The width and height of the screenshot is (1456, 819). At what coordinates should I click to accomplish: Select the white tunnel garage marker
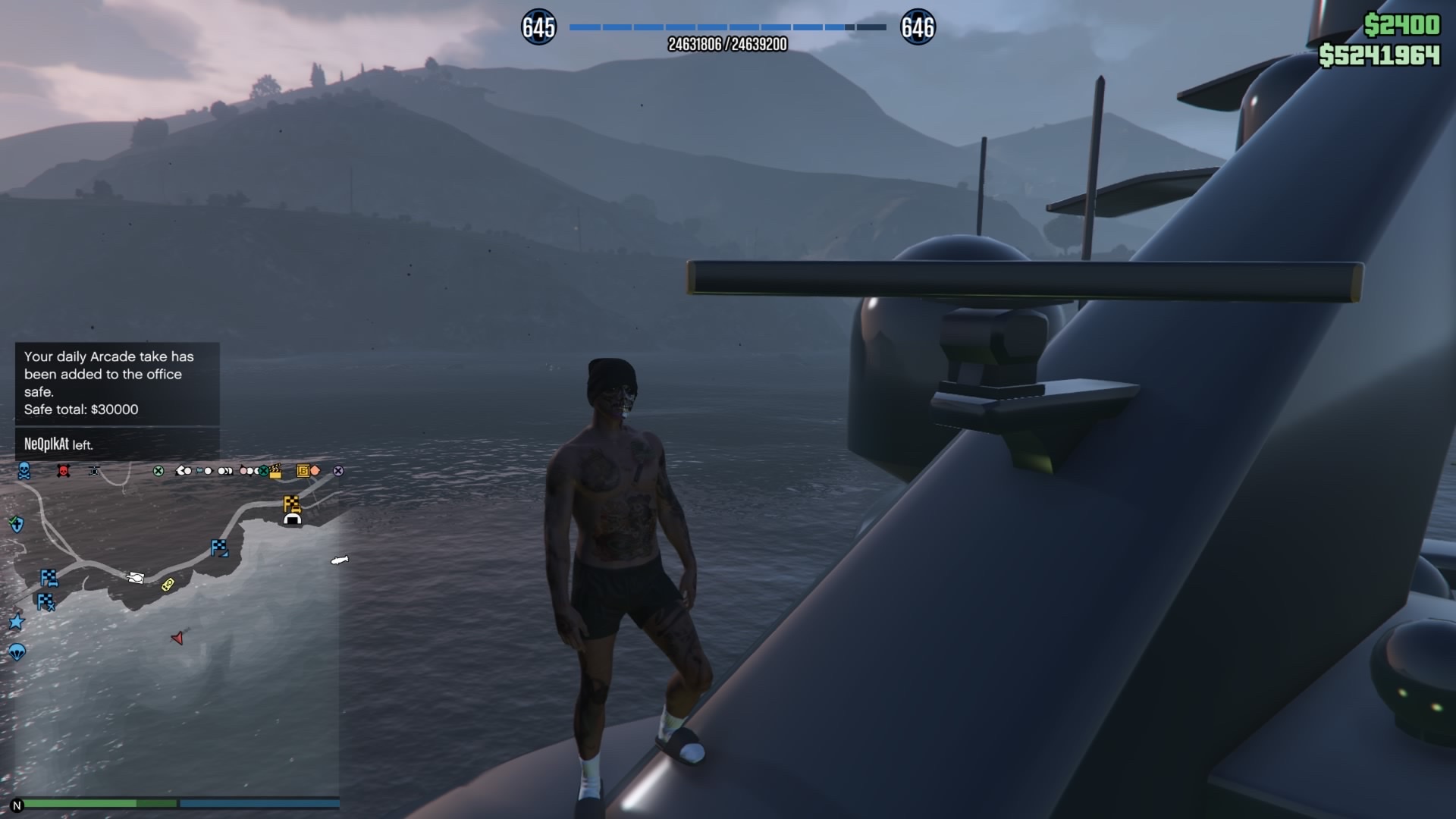coord(292,519)
